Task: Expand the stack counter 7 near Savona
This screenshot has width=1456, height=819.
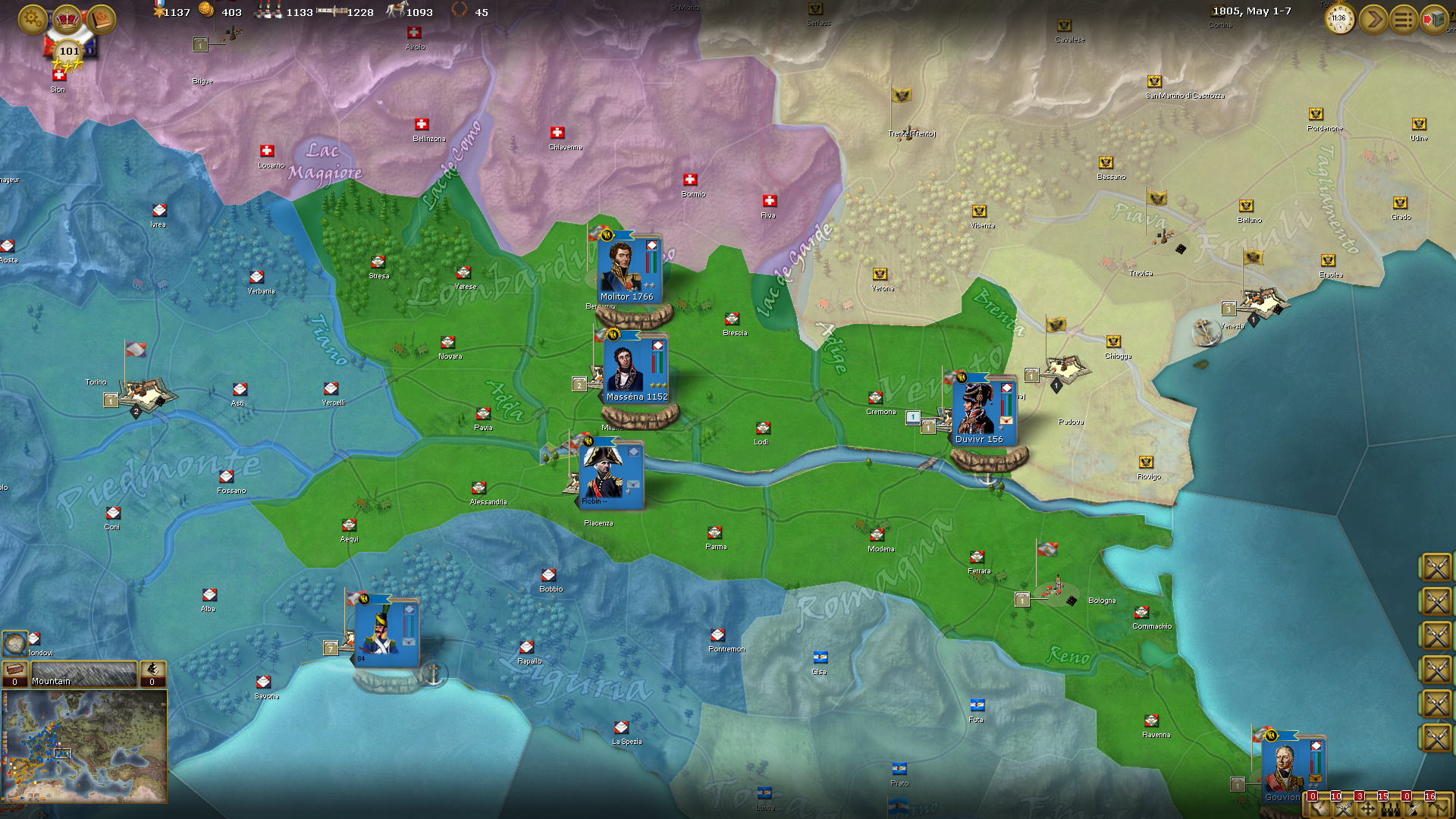Action: (x=331, y=648)
